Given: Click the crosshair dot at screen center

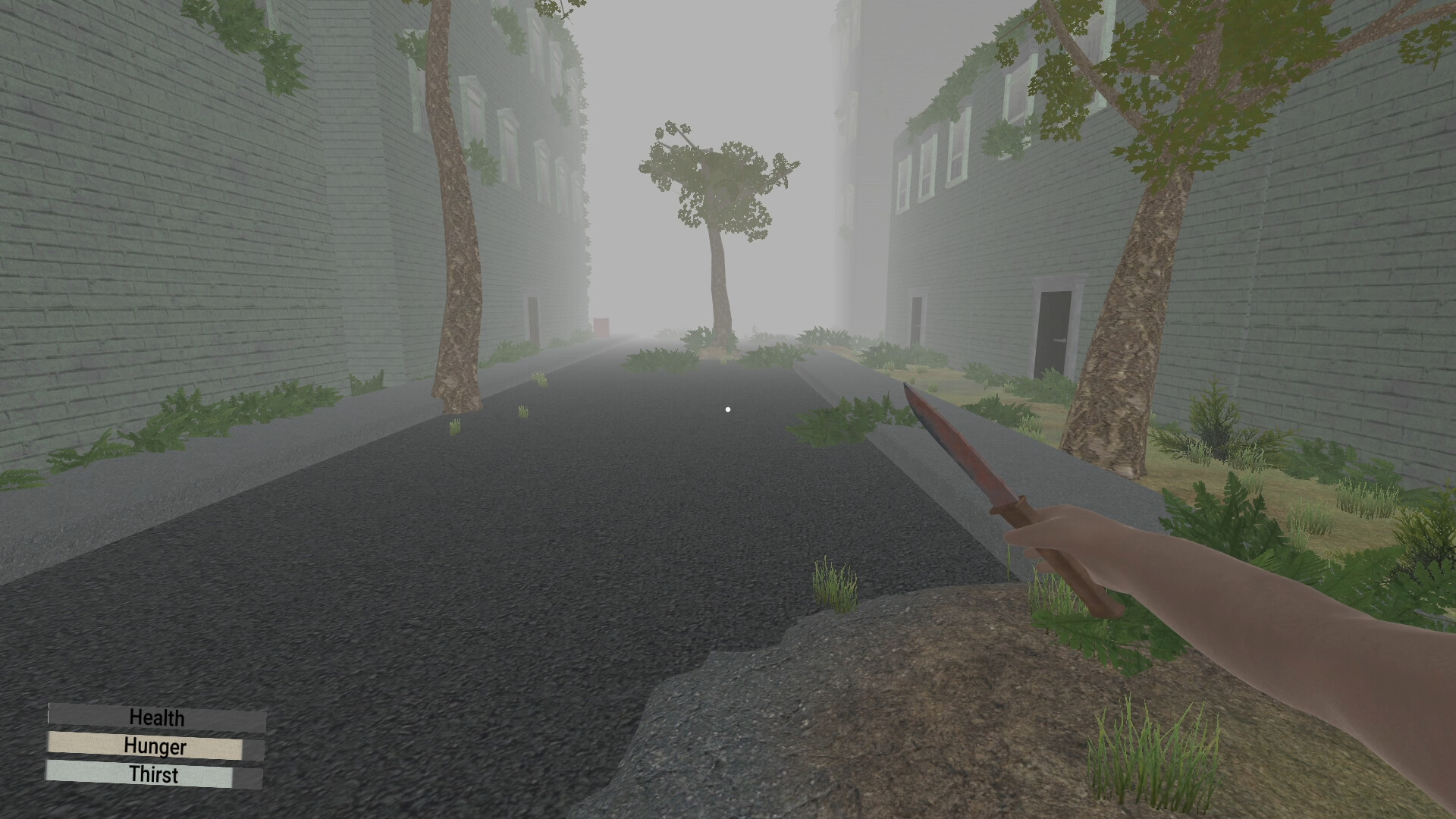Looking at the screenshot, I should 727,409.
